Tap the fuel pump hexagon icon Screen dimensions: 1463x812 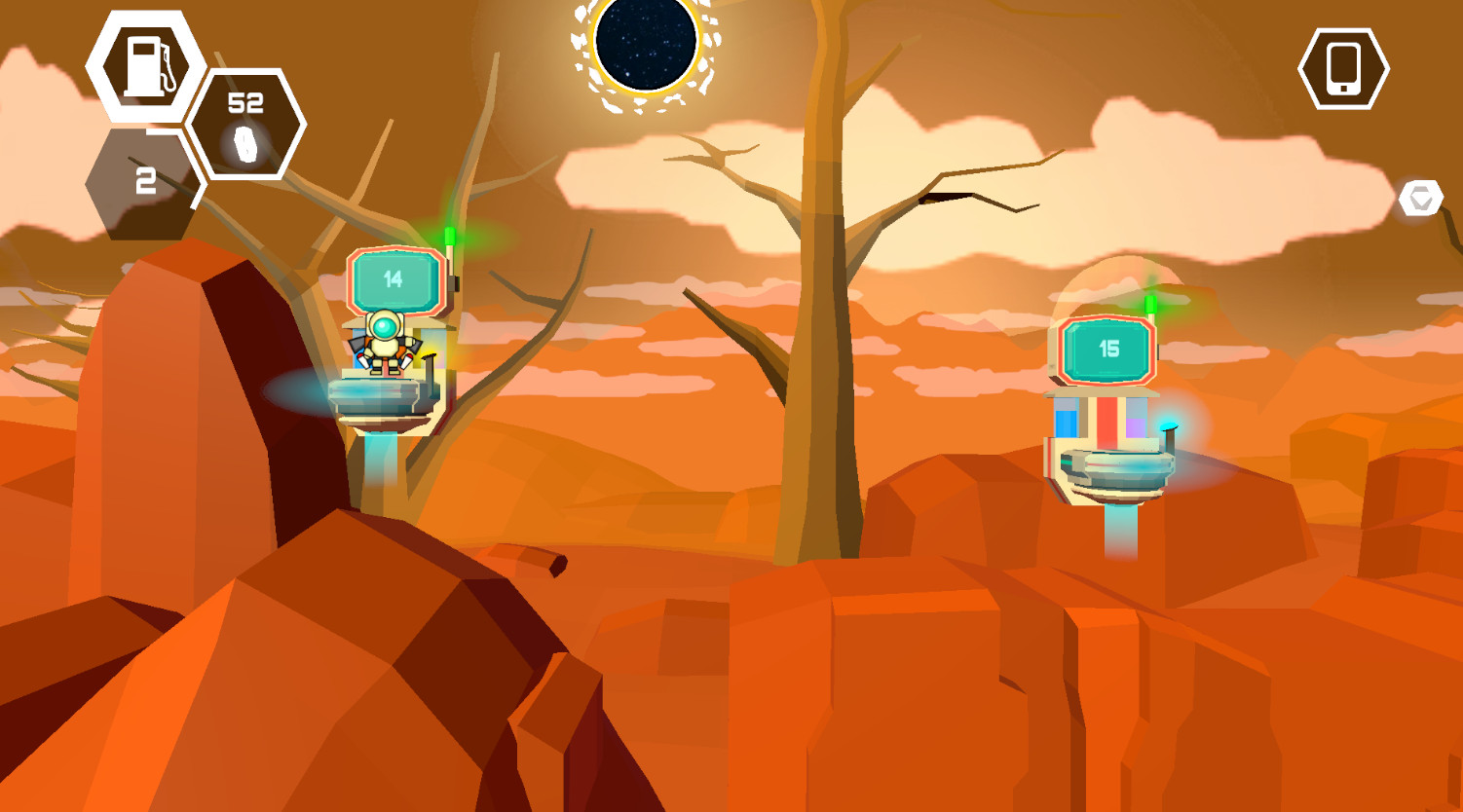pos(146,66)
